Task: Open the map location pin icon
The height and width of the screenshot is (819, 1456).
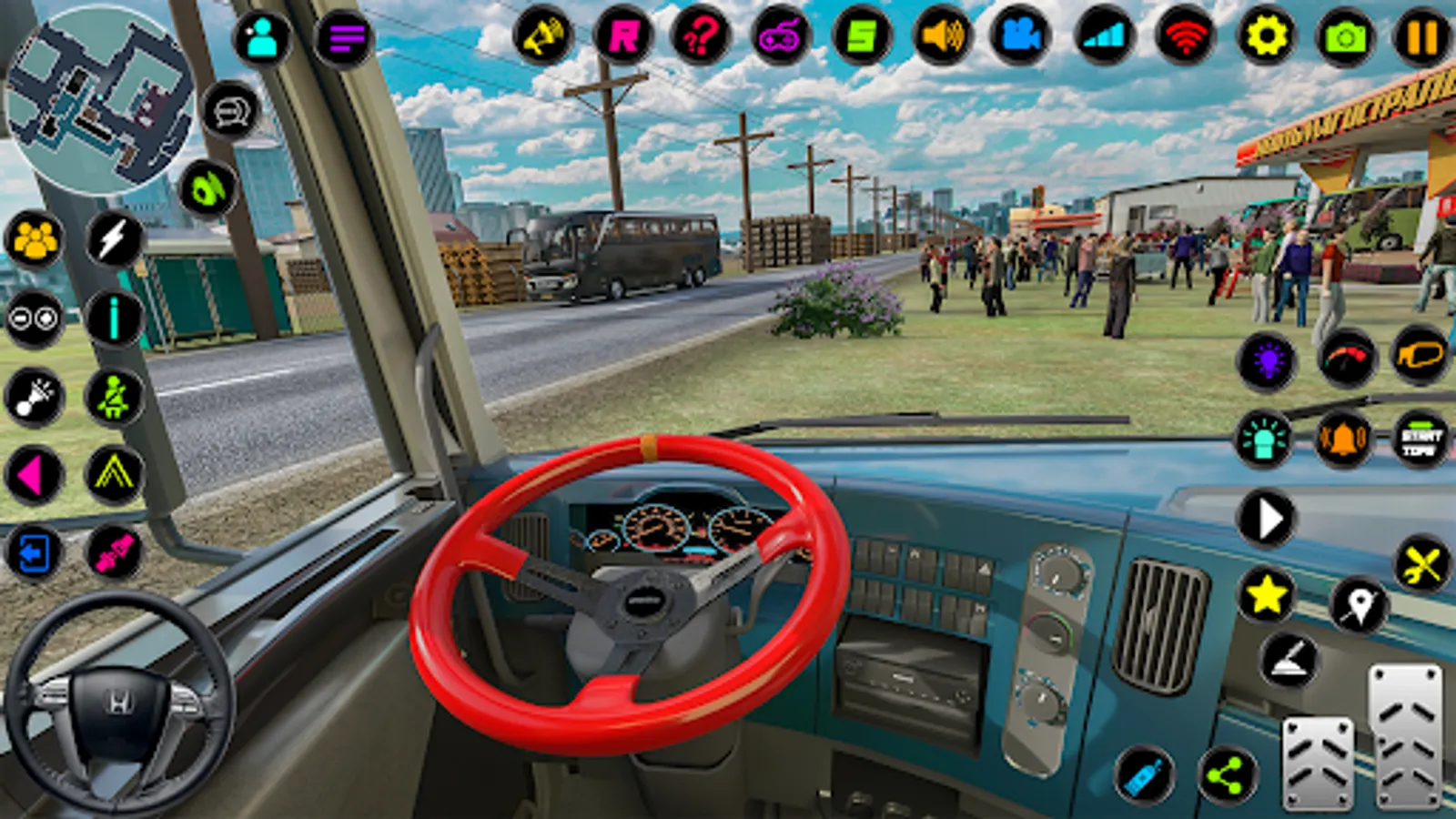Action: [x=1359, y=603]
